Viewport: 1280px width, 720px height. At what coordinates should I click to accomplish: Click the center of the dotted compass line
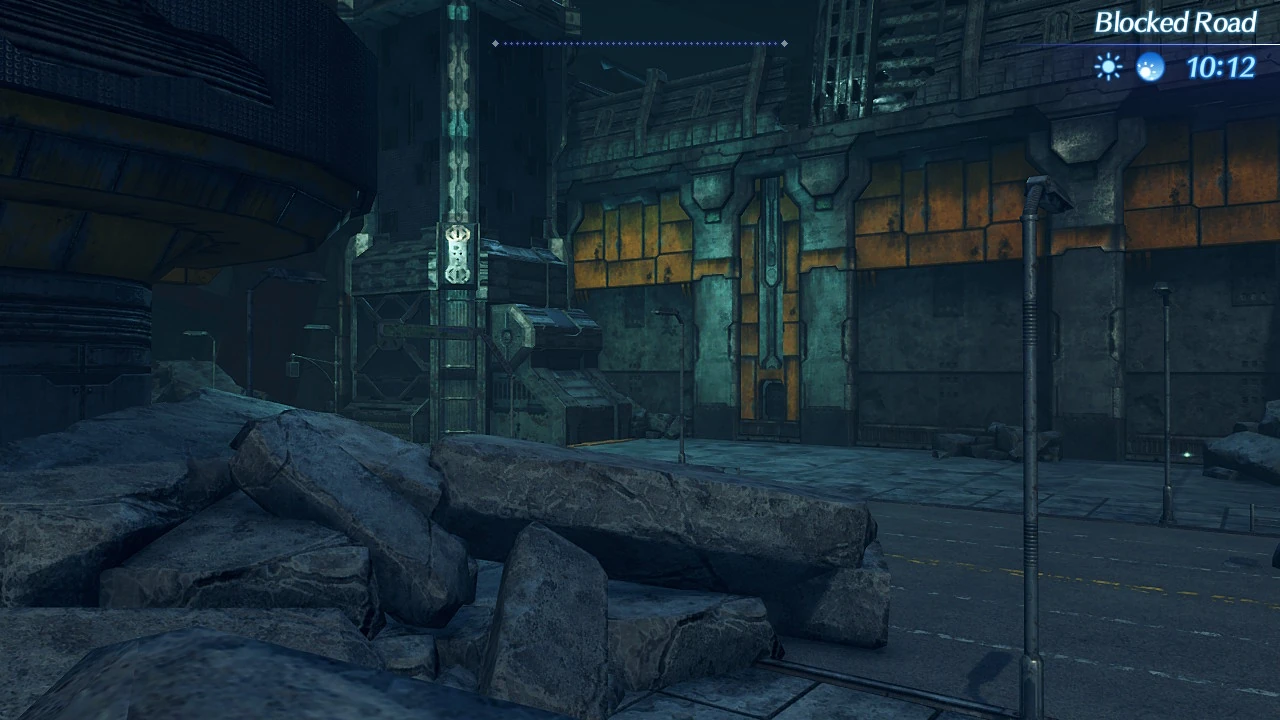coord(640,43)
